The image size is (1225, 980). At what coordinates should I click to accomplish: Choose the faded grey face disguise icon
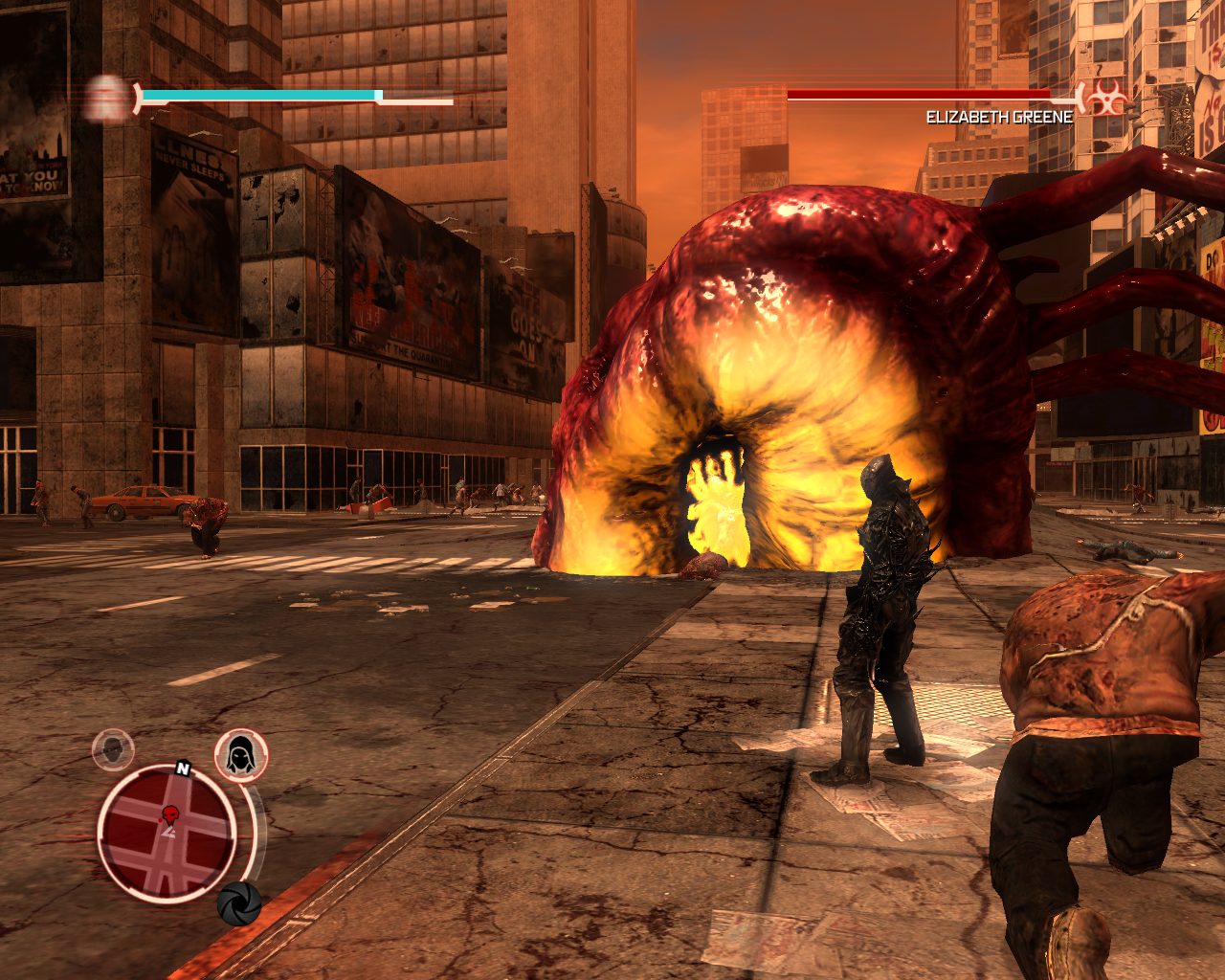pyautogui.click(x=113, y=749)
